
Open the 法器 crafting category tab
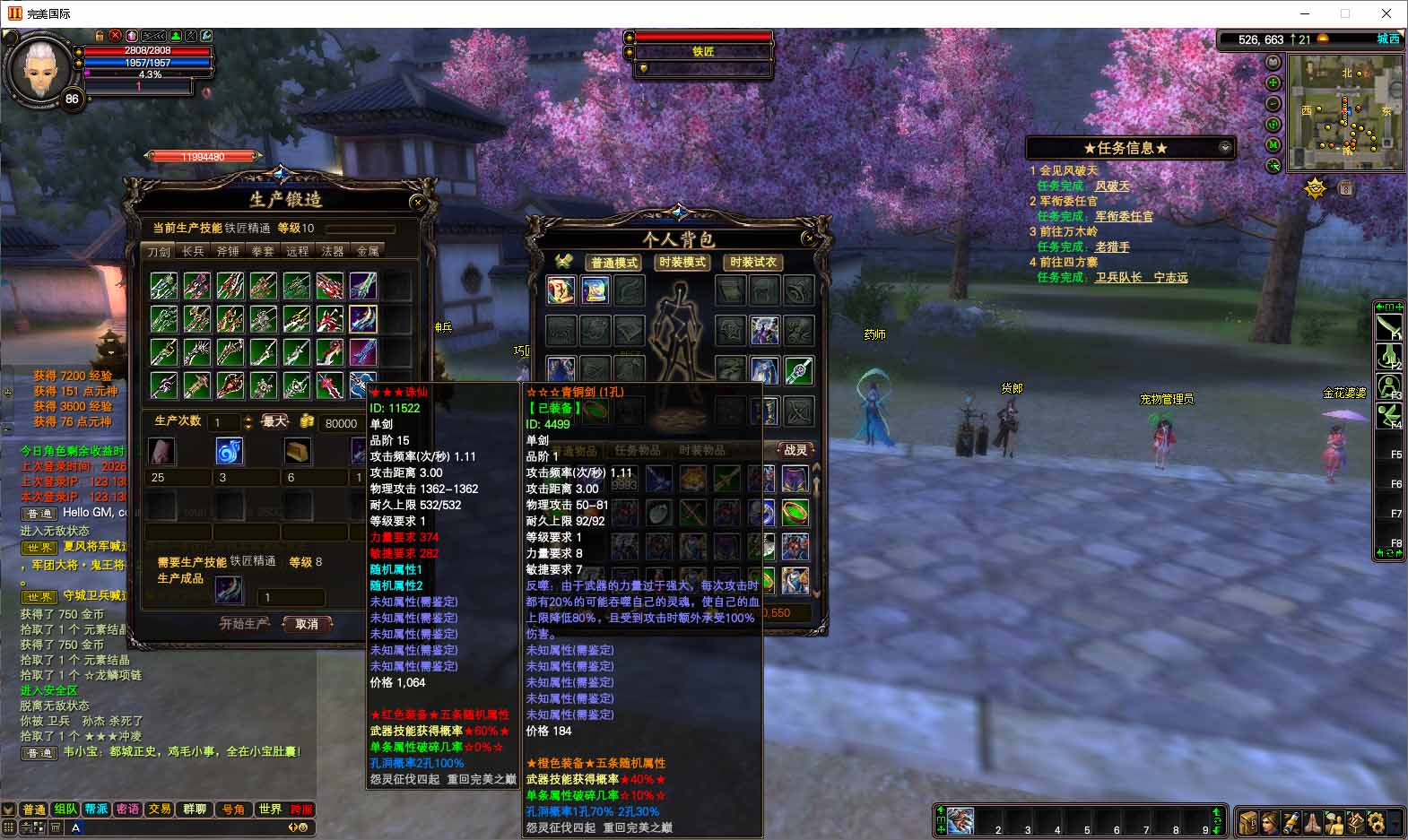(333, 251)
